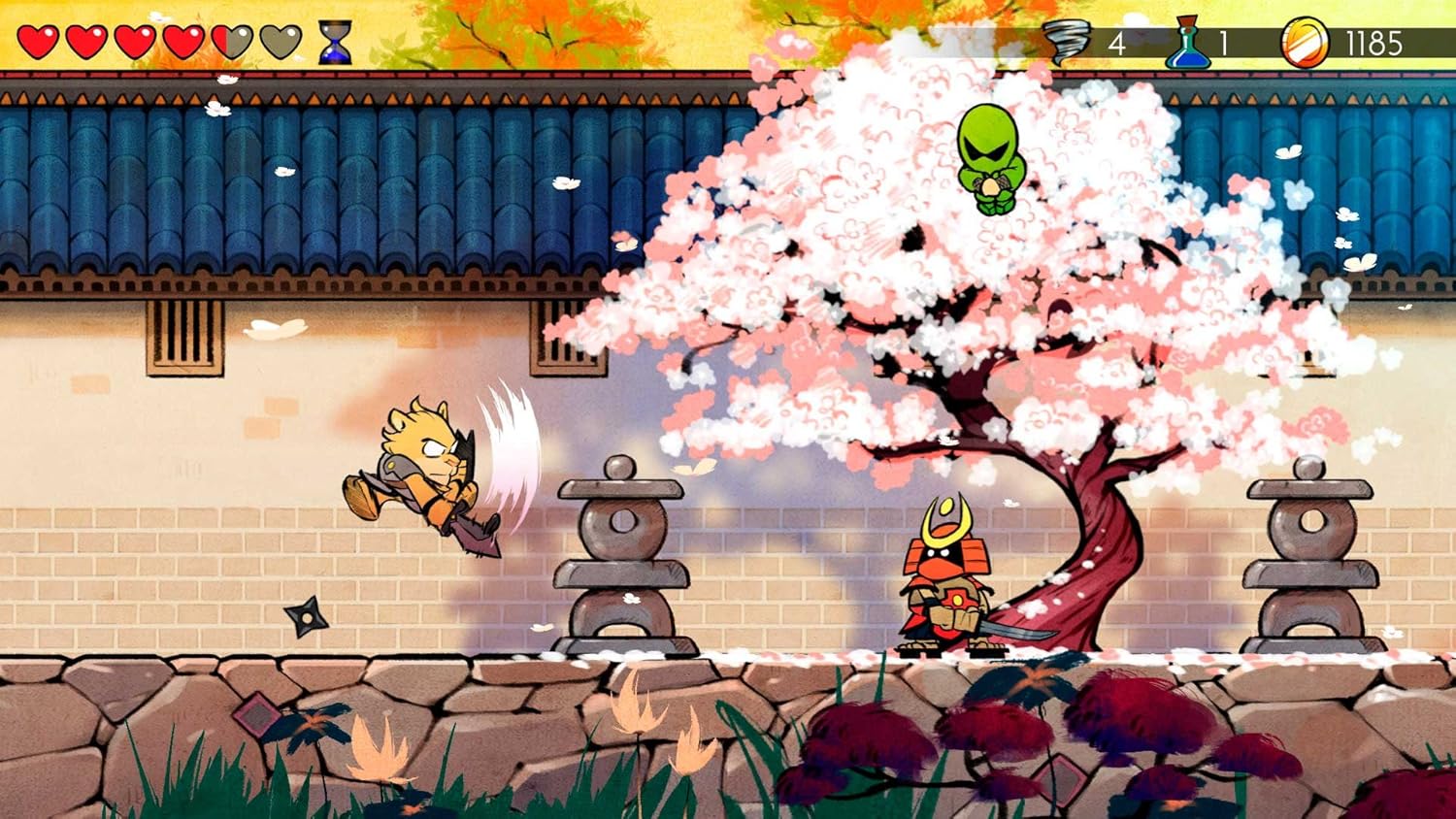Click the samurai's curved sword
This screenshot has height=819, width=1456.
point(1014,631)
